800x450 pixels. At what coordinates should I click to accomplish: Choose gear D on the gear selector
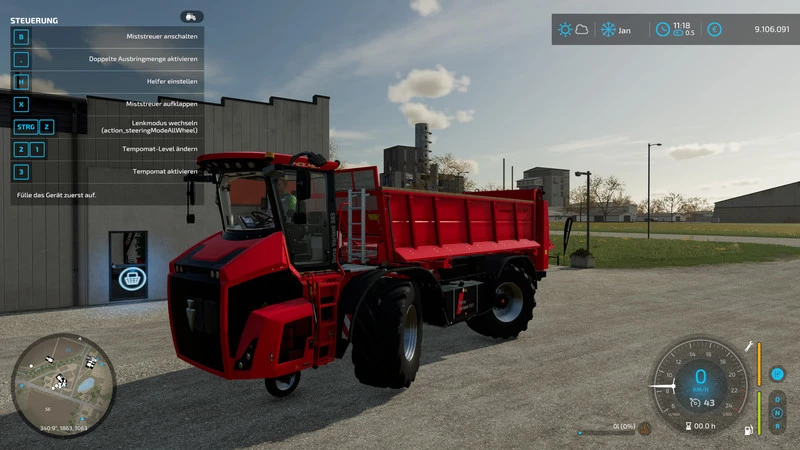coord(777,399)
